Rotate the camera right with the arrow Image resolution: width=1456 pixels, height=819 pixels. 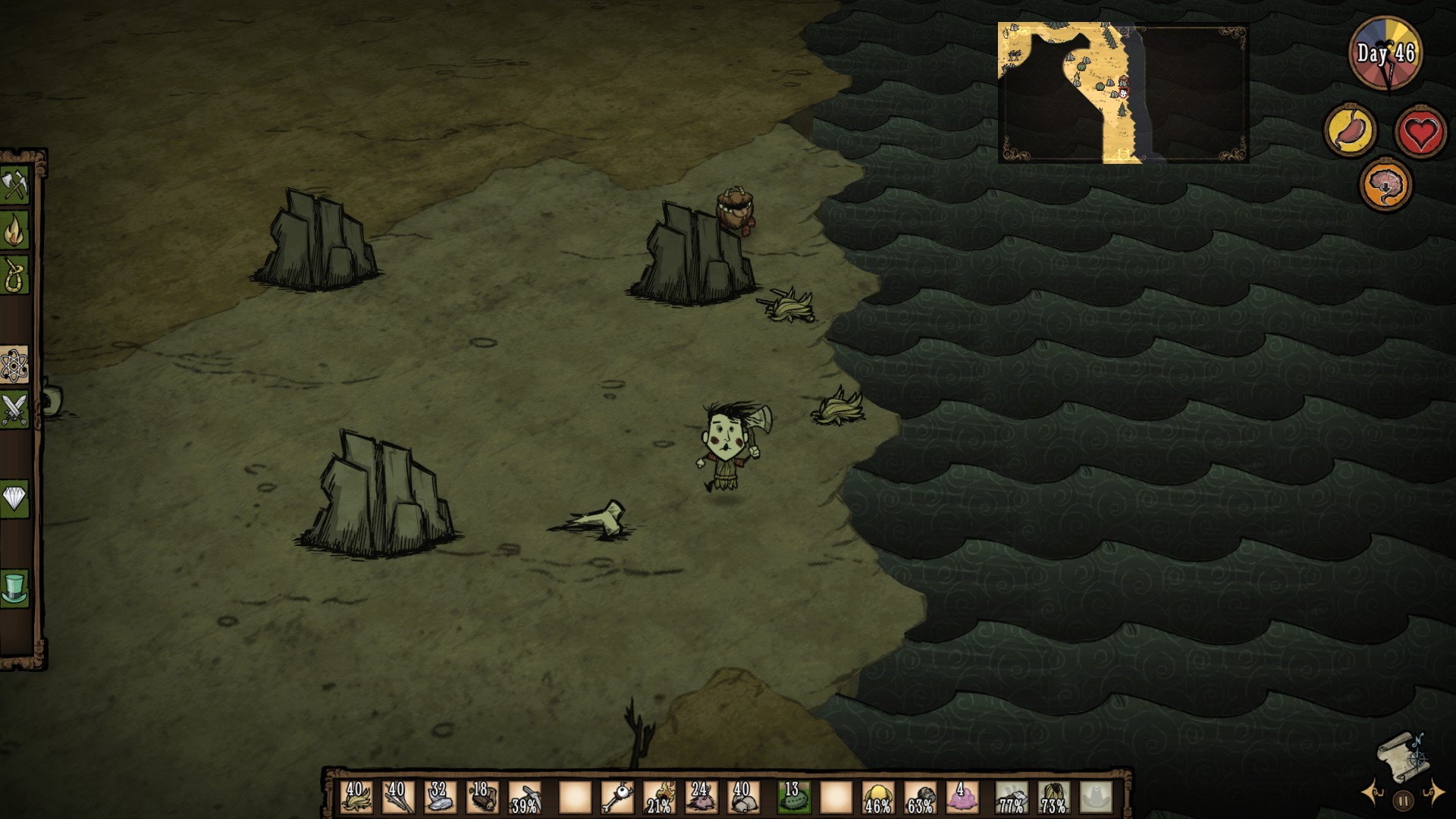click(x=1433, y=792)
